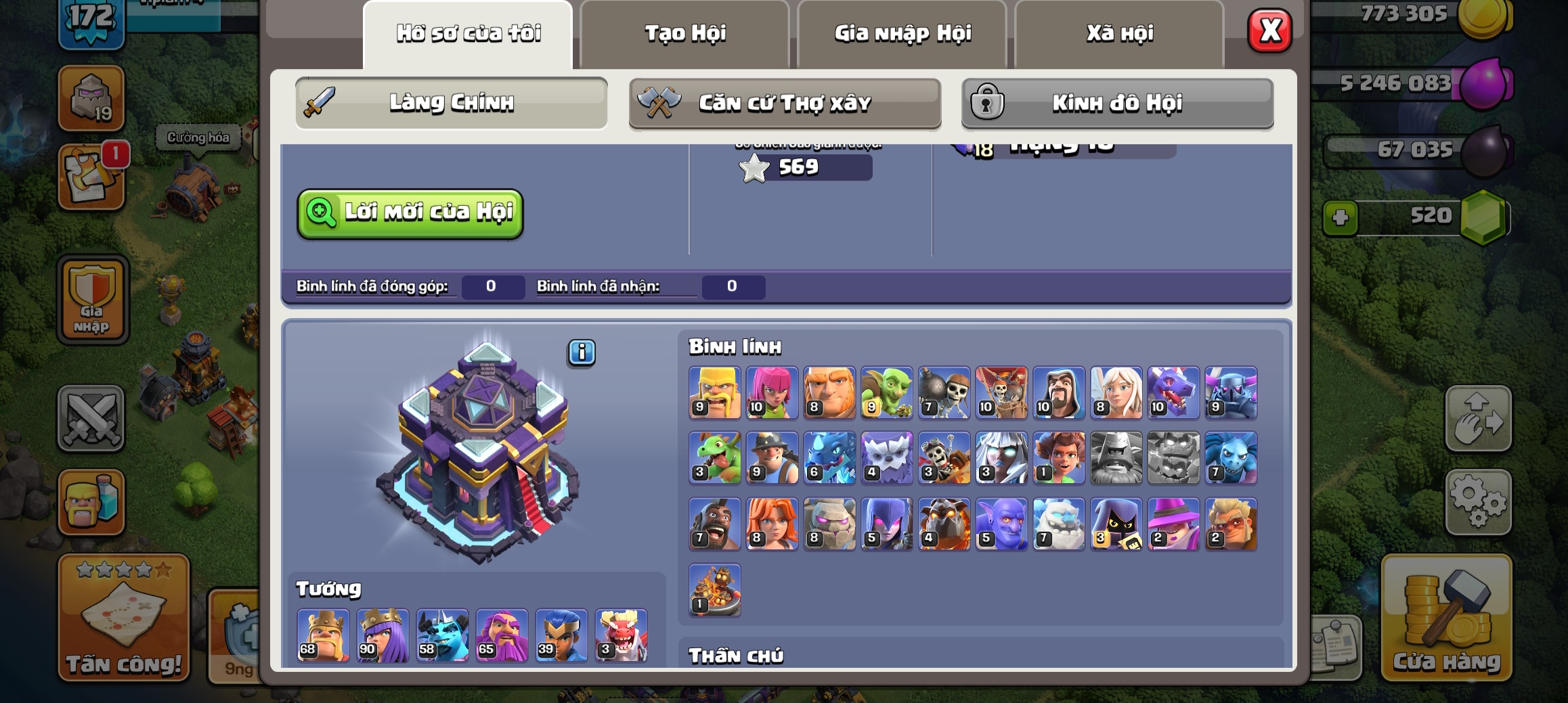Select the Archer Queen hero icon
1568x703 pixels.
(383, 635)
